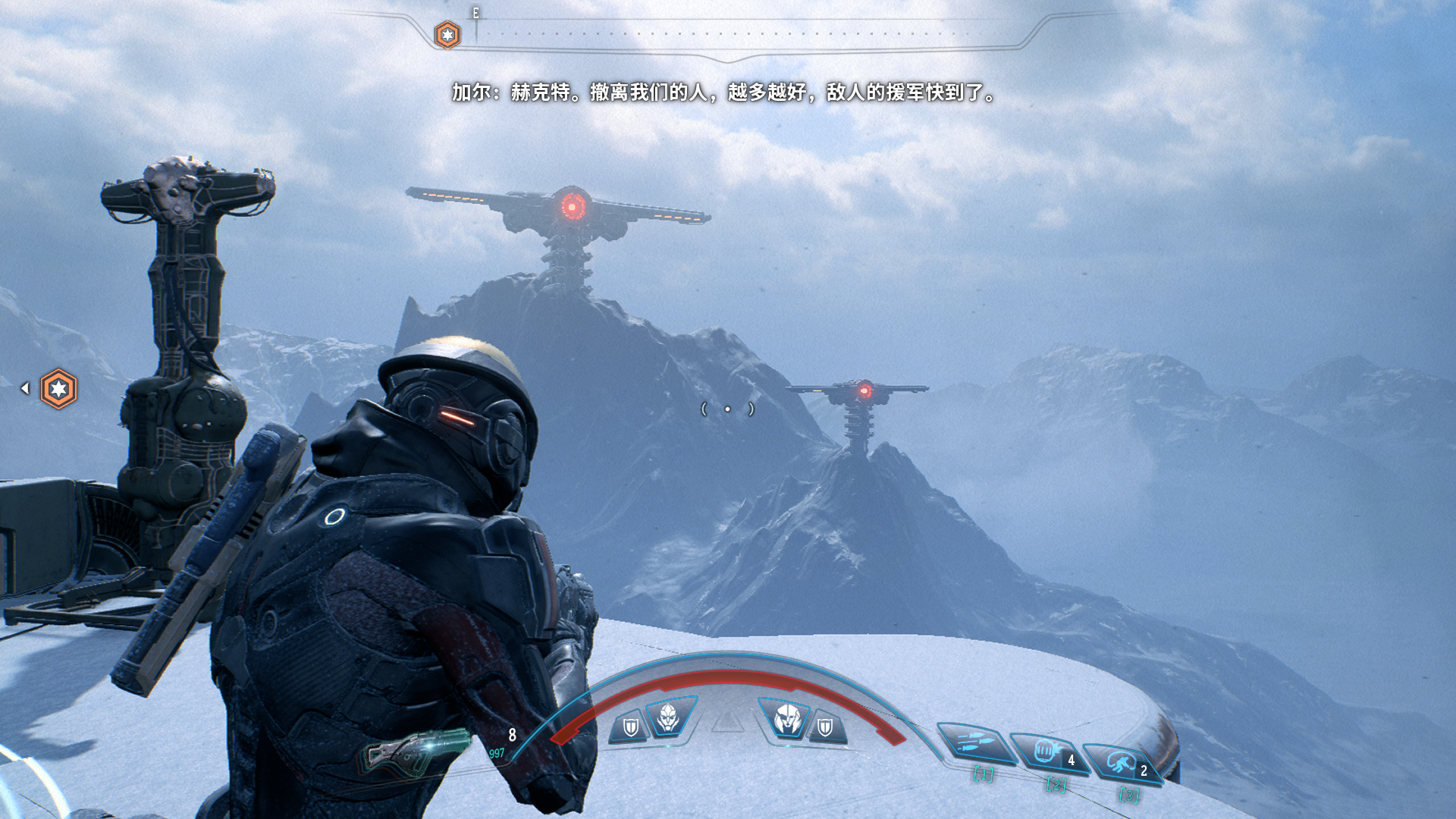The width and height of the screenshot is (1456, 819).
Task: Click the shield icon beside the helmeted squadmate
Action: pyautogui.click(x=825, y=728)
